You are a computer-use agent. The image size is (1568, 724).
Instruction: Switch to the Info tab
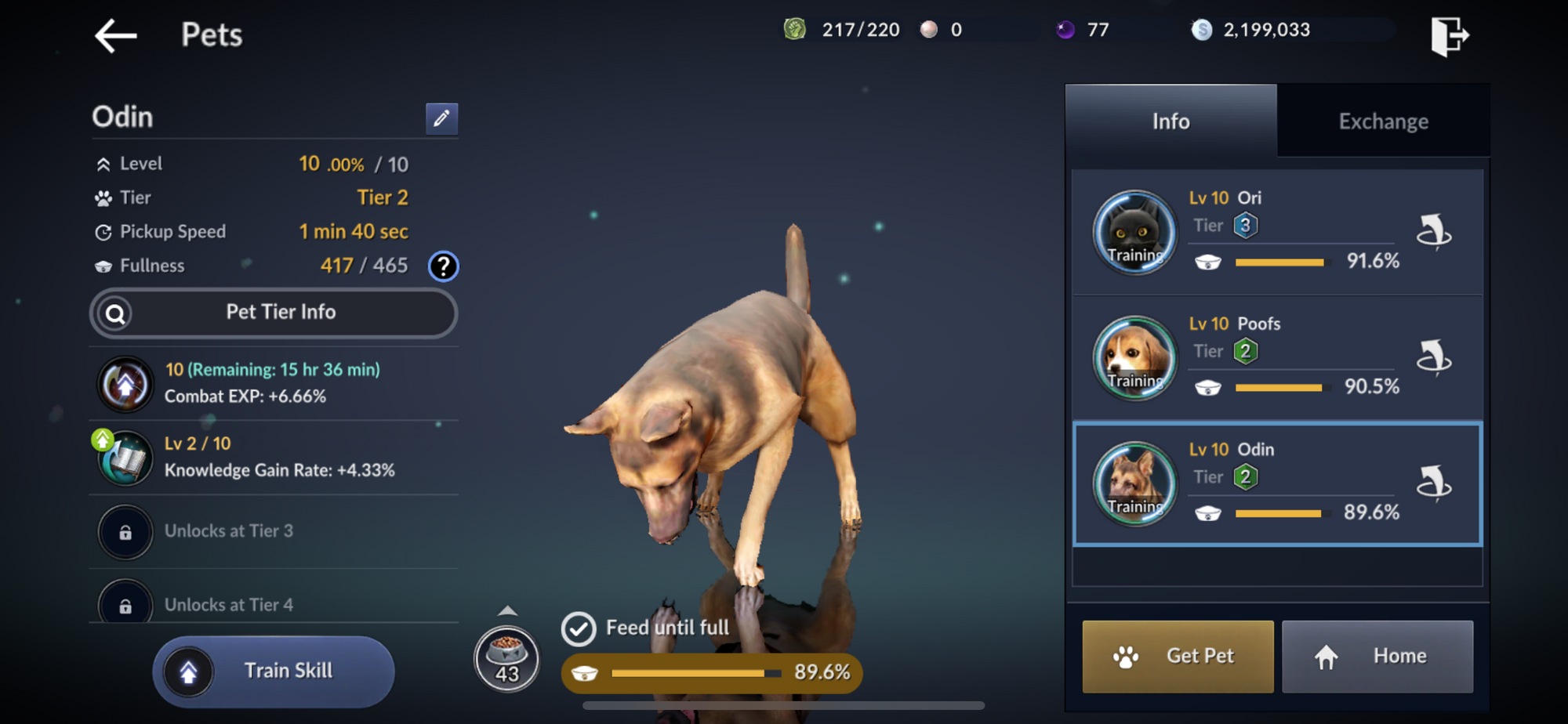click(1171, 121)
